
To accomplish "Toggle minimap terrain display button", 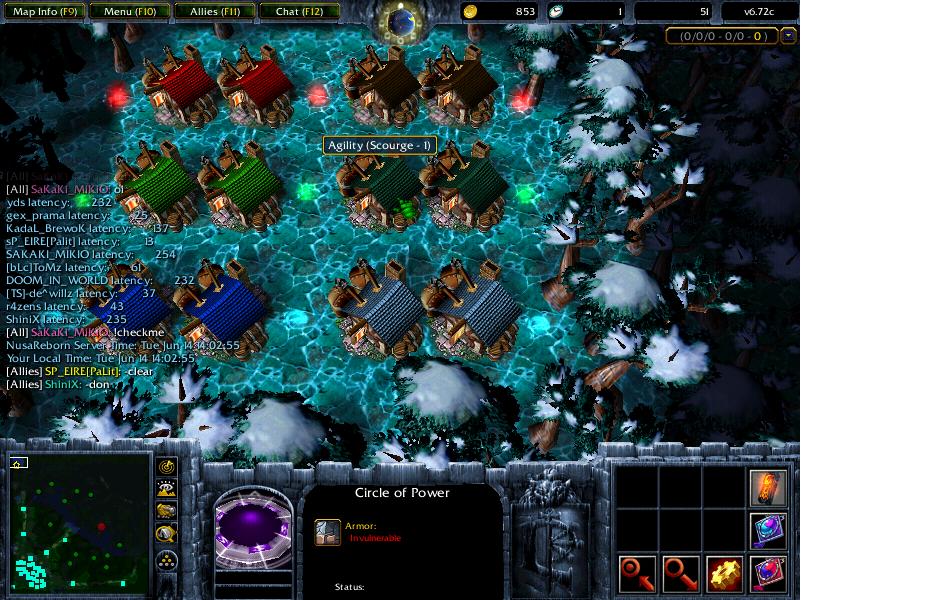I will [167, 489].
